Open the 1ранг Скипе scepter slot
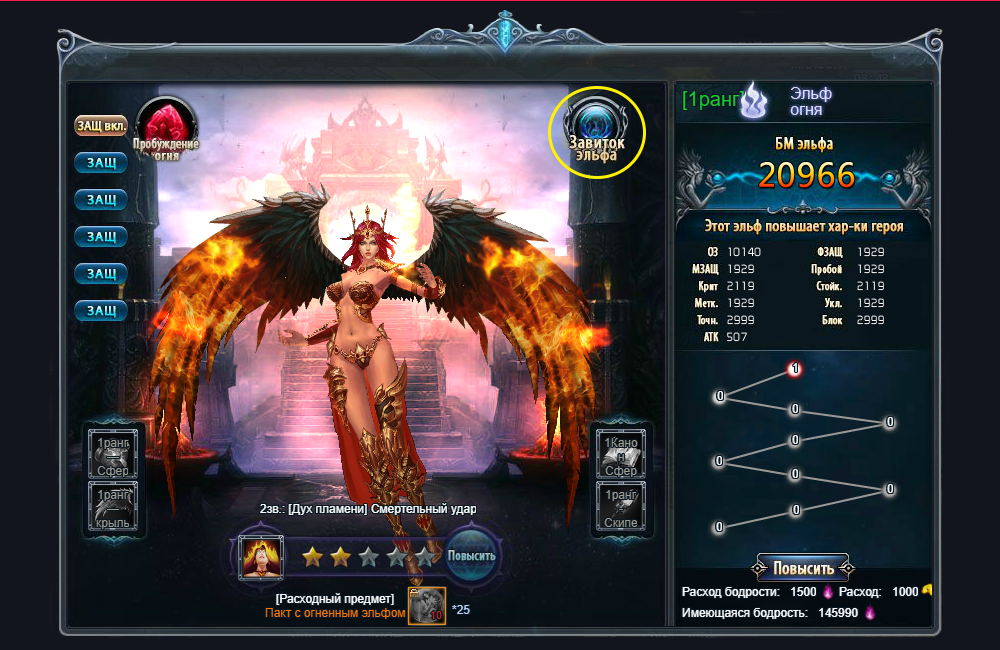Screen dimensions: 1000x650 [621, 506]
